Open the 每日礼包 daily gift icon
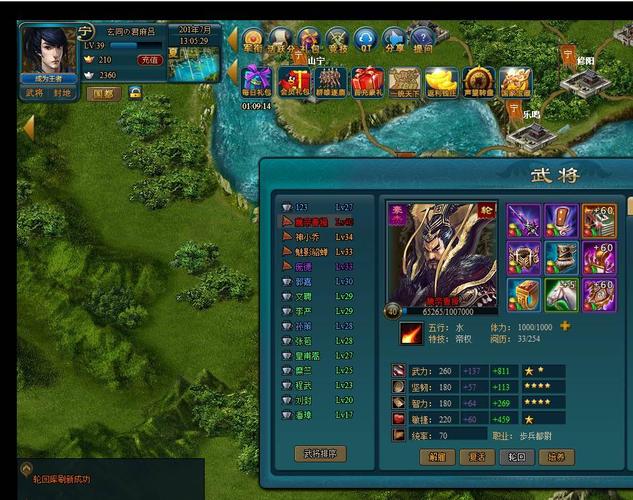The width and height of the screenshot is (633, 500). (257, 80)
